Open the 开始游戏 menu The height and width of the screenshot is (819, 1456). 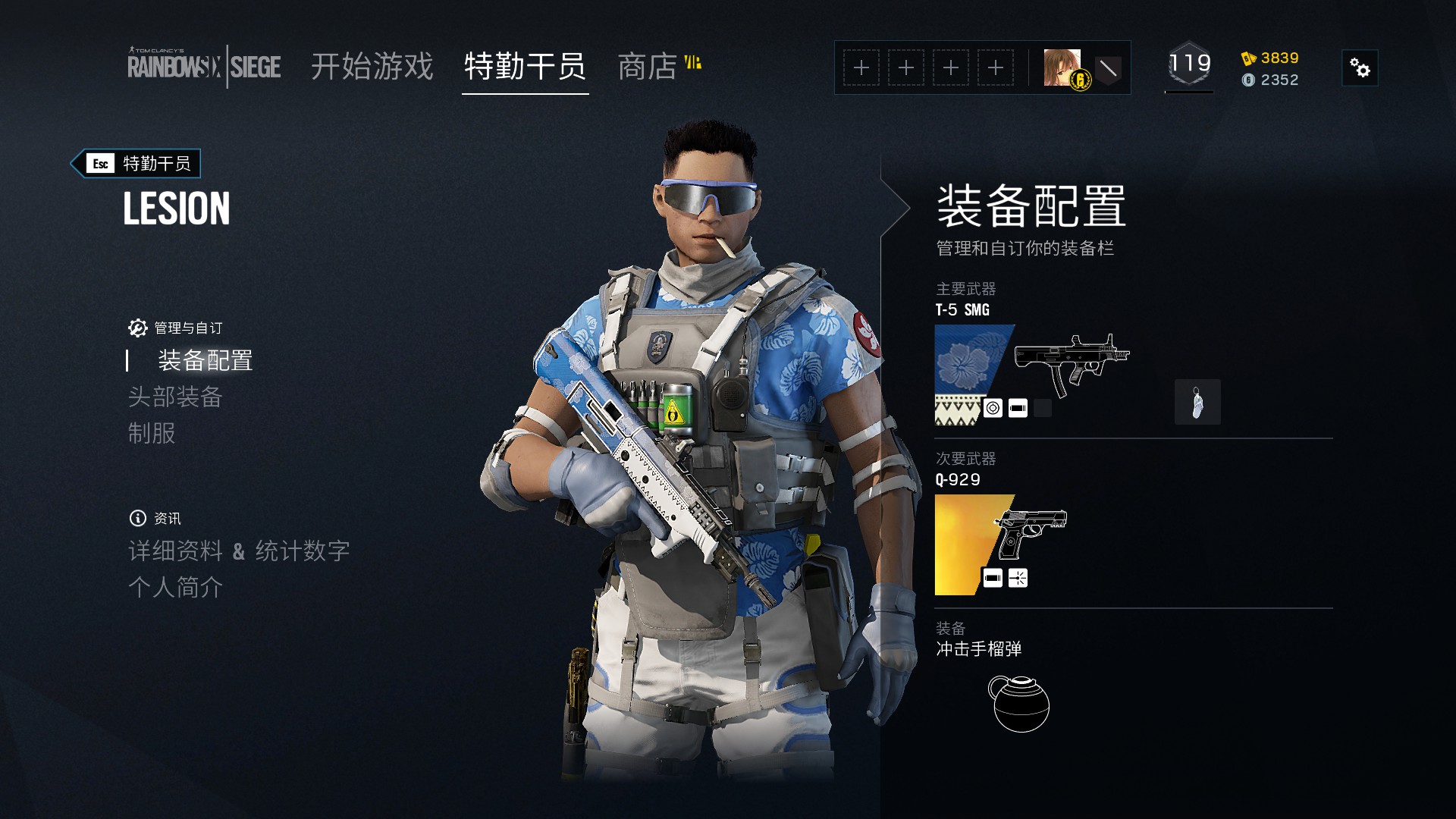[x=372, y=67]
